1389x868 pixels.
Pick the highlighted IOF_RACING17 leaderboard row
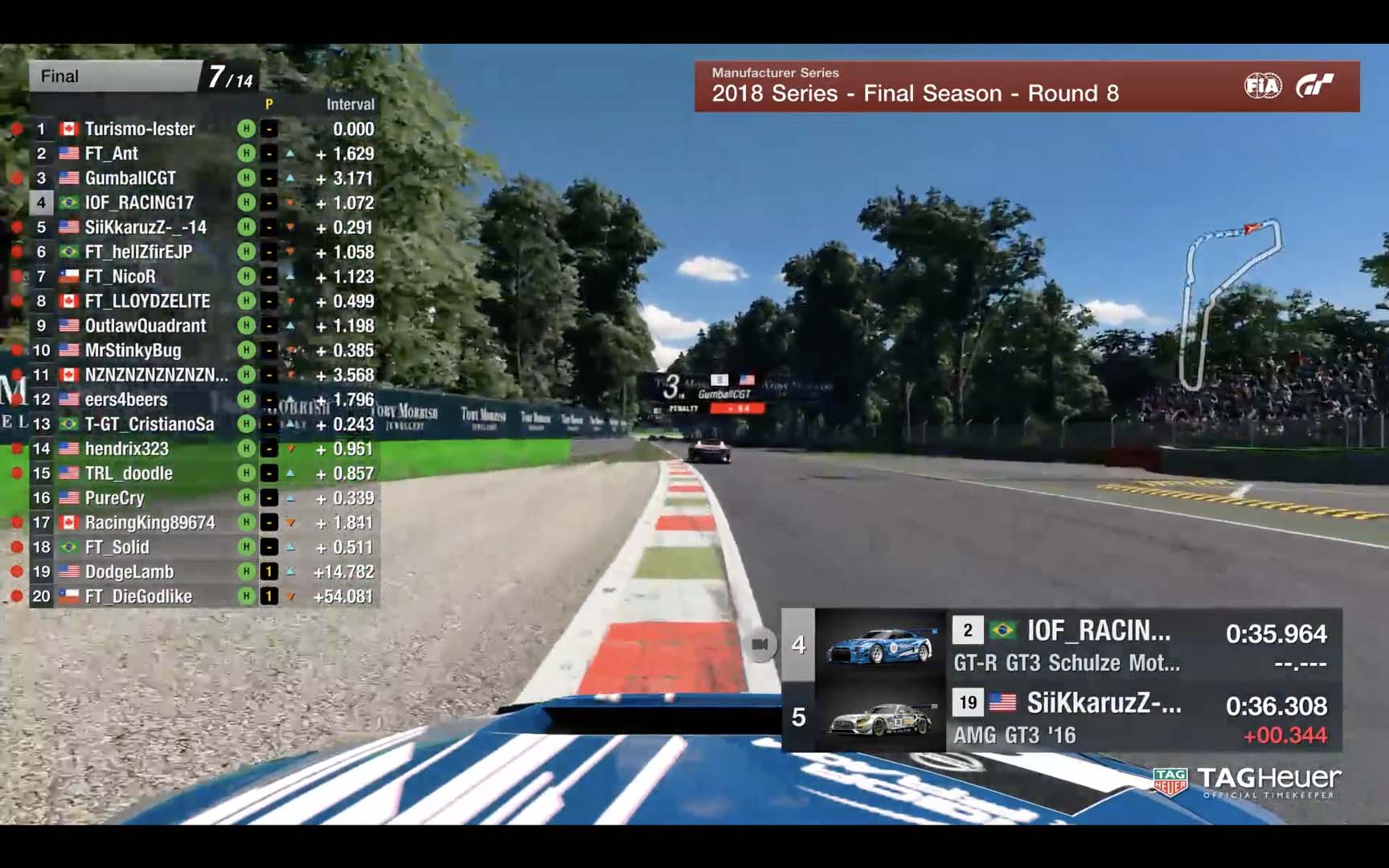(x=139, y=203)
